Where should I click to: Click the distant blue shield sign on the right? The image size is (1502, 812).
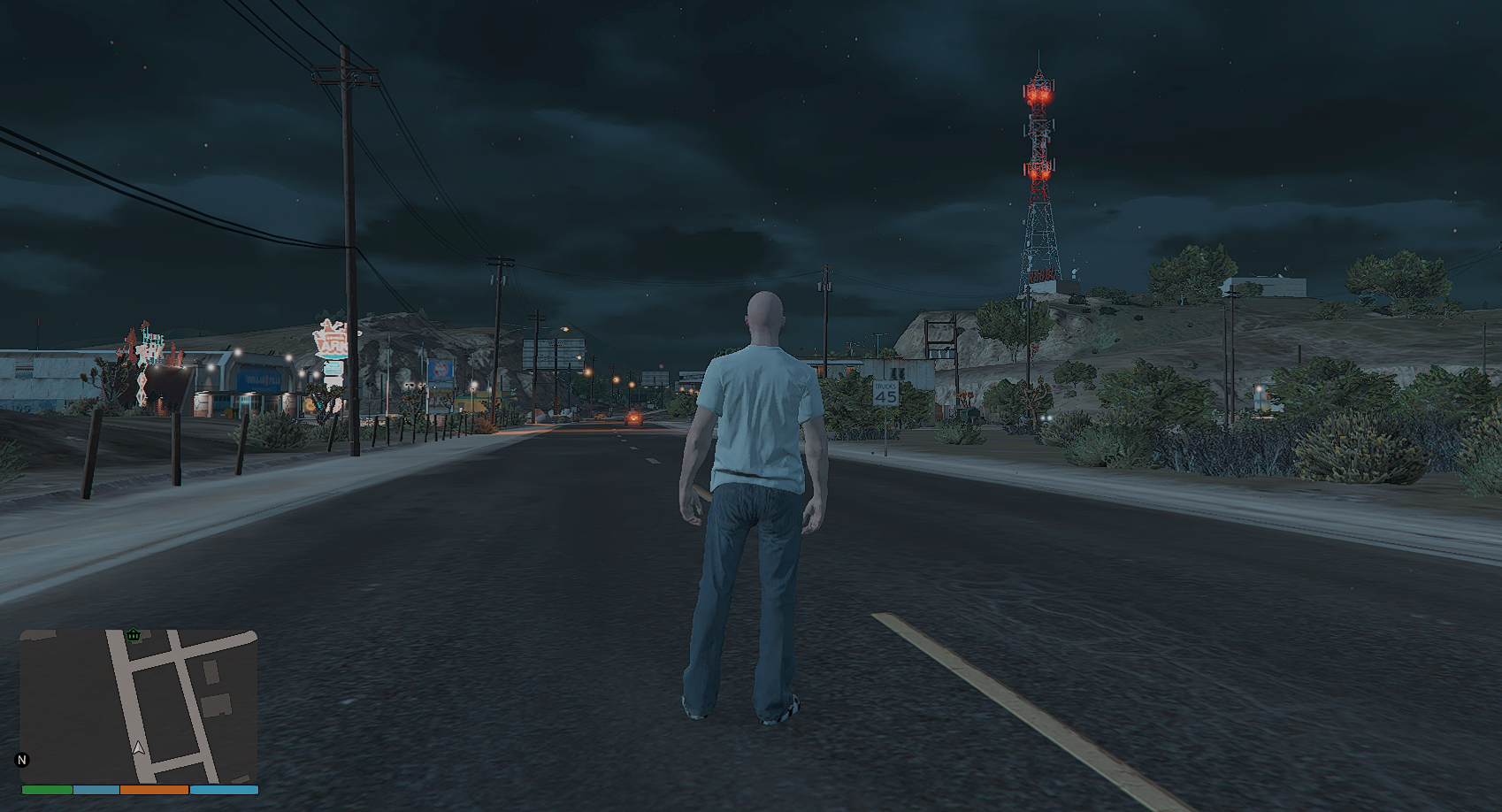click(440, 371)
